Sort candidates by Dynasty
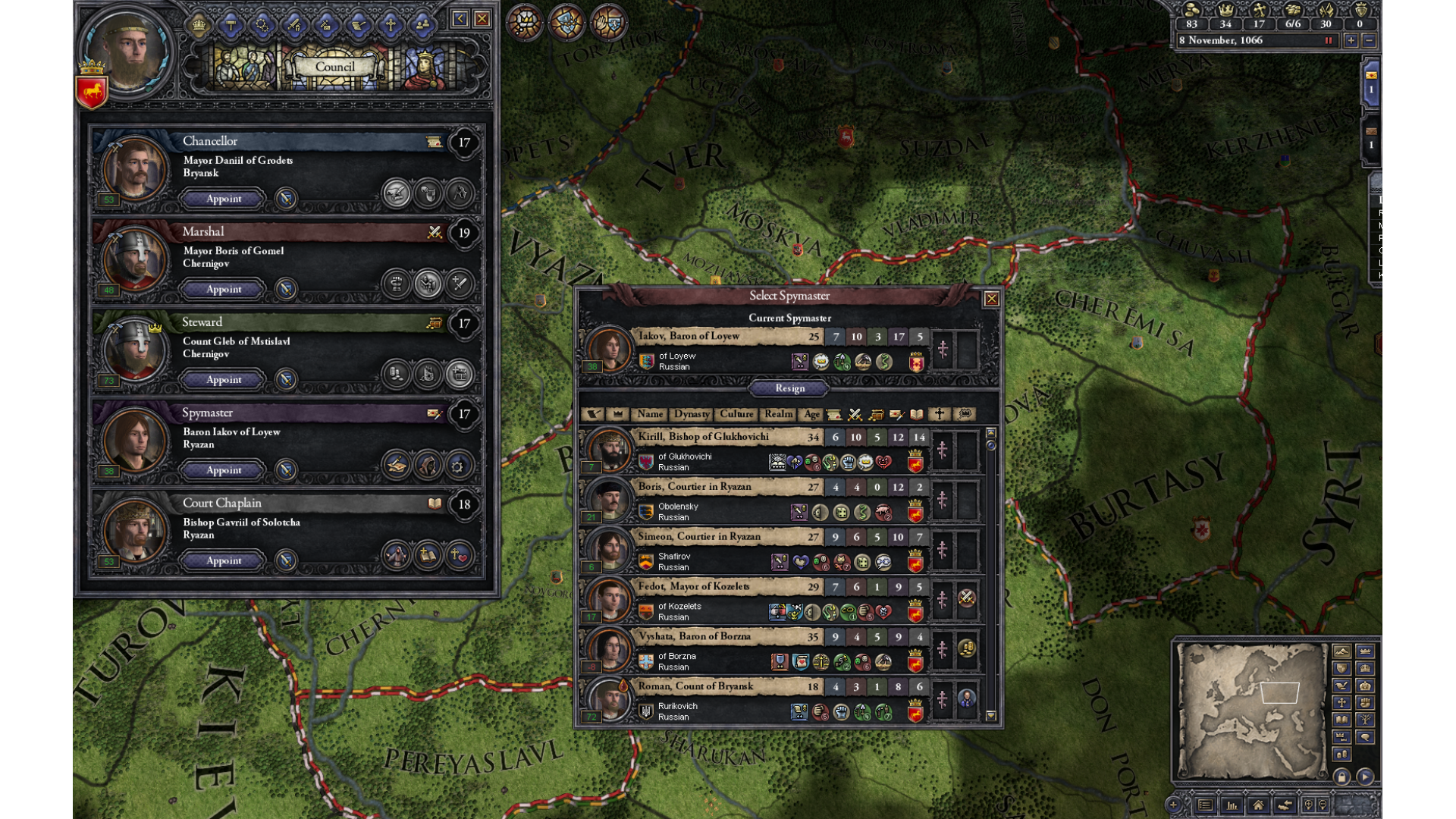The height and width of the screenshot is (819, 1456). coord(692,414)
